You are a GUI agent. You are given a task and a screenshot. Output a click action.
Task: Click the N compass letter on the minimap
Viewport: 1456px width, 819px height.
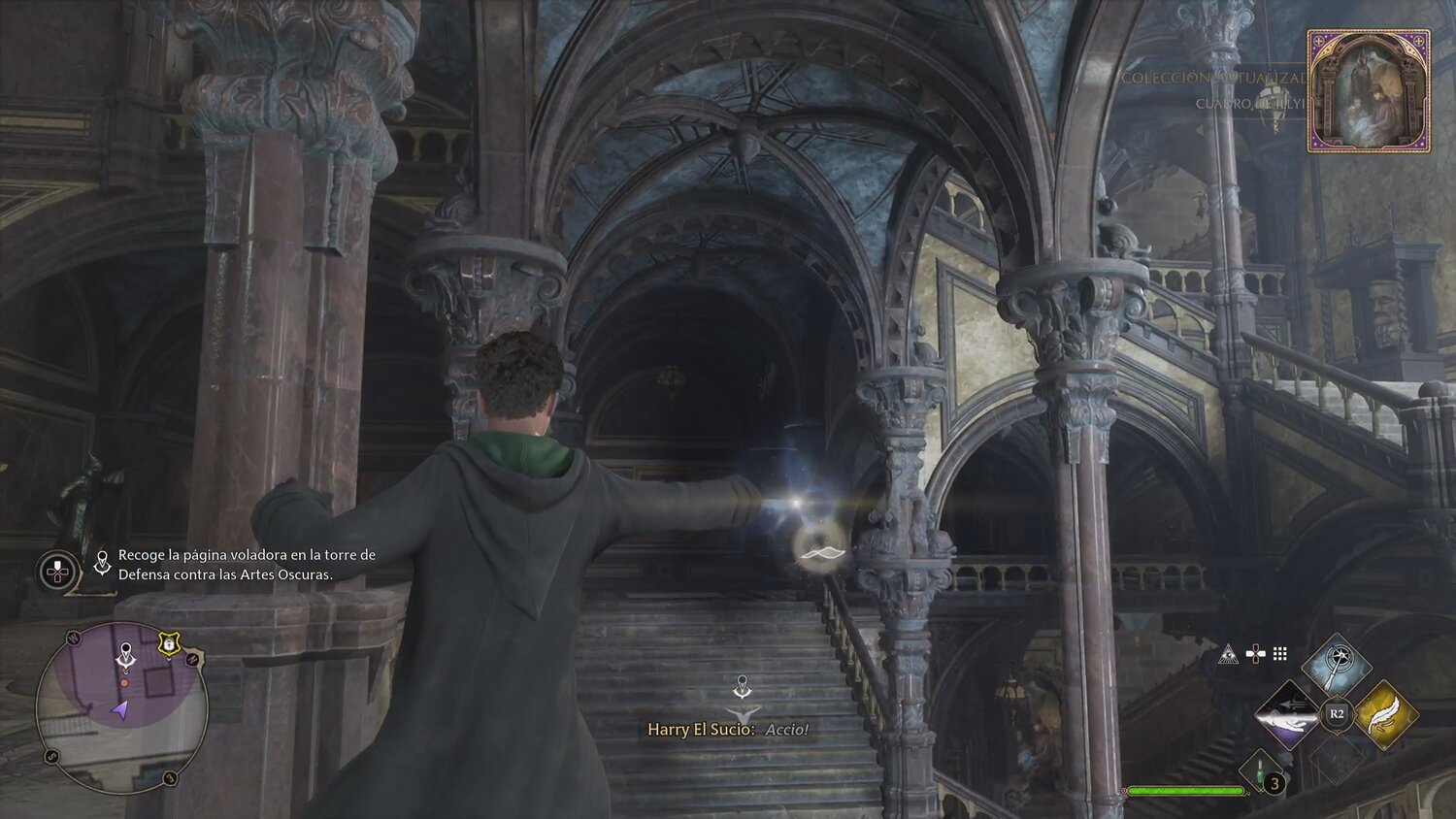[193, 659]
